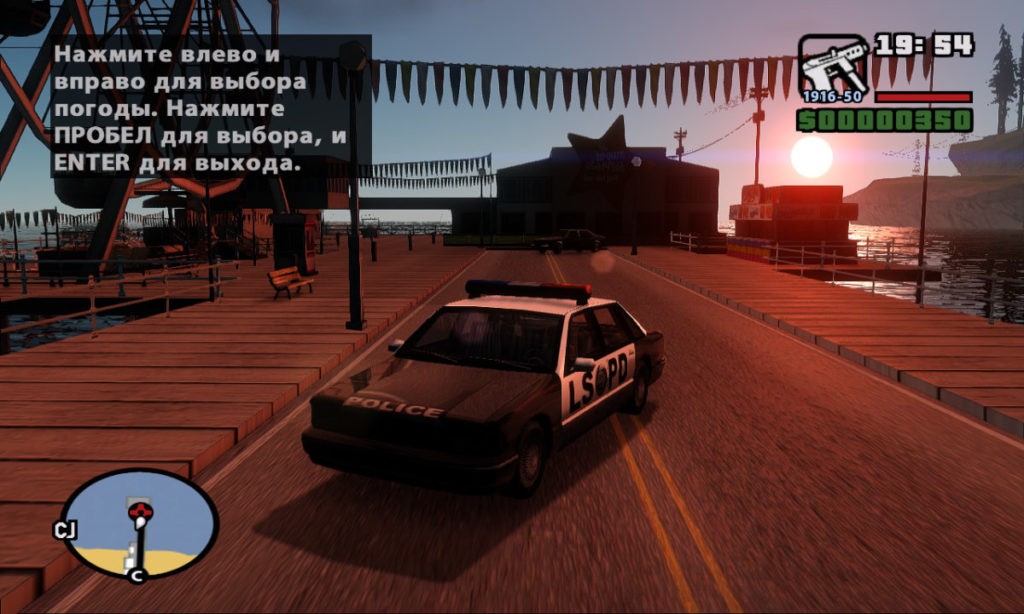Select the CJ blip on the radar edge
This screenshot has width=1024, height=614.
pos(66,529)
